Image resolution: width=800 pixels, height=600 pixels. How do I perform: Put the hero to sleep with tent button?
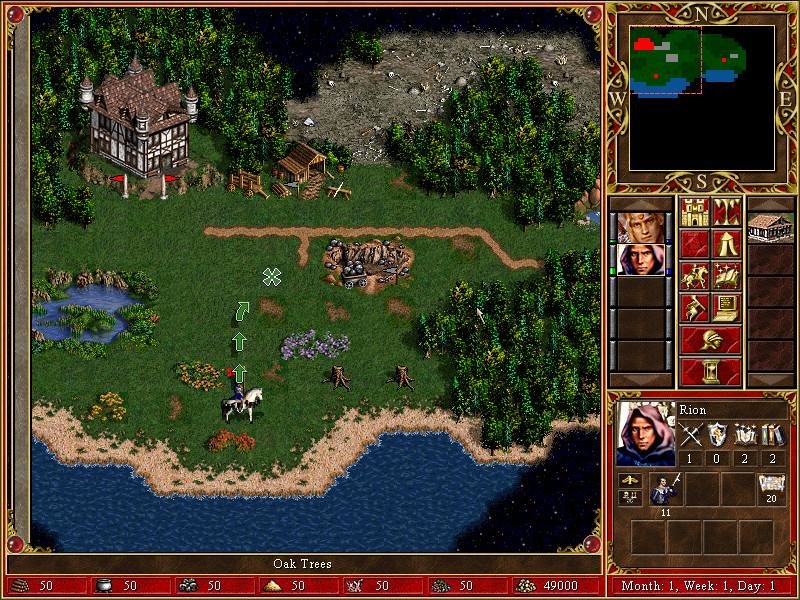point(726,244)
